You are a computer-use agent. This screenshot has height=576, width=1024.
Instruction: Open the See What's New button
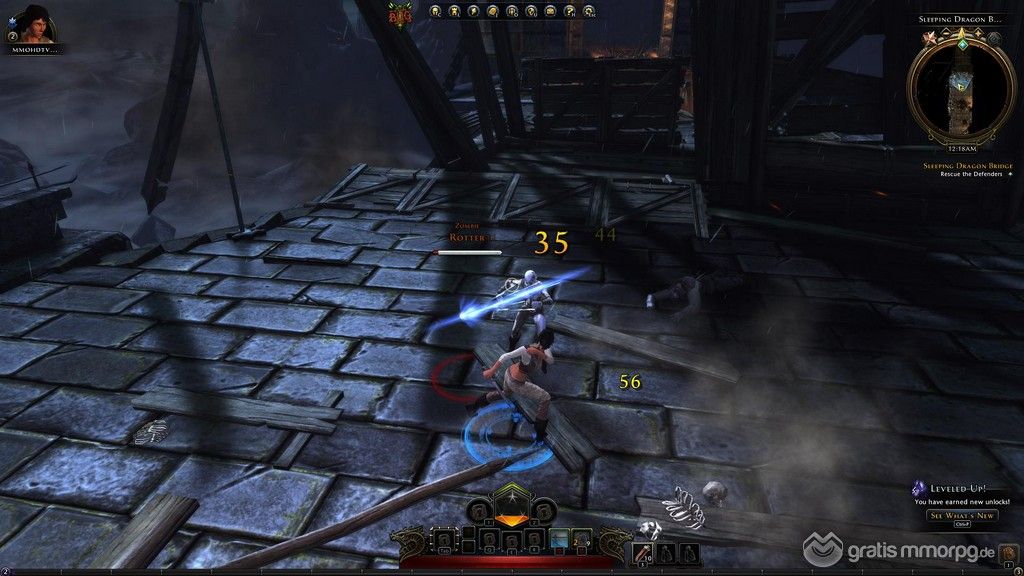click(962, 515)
